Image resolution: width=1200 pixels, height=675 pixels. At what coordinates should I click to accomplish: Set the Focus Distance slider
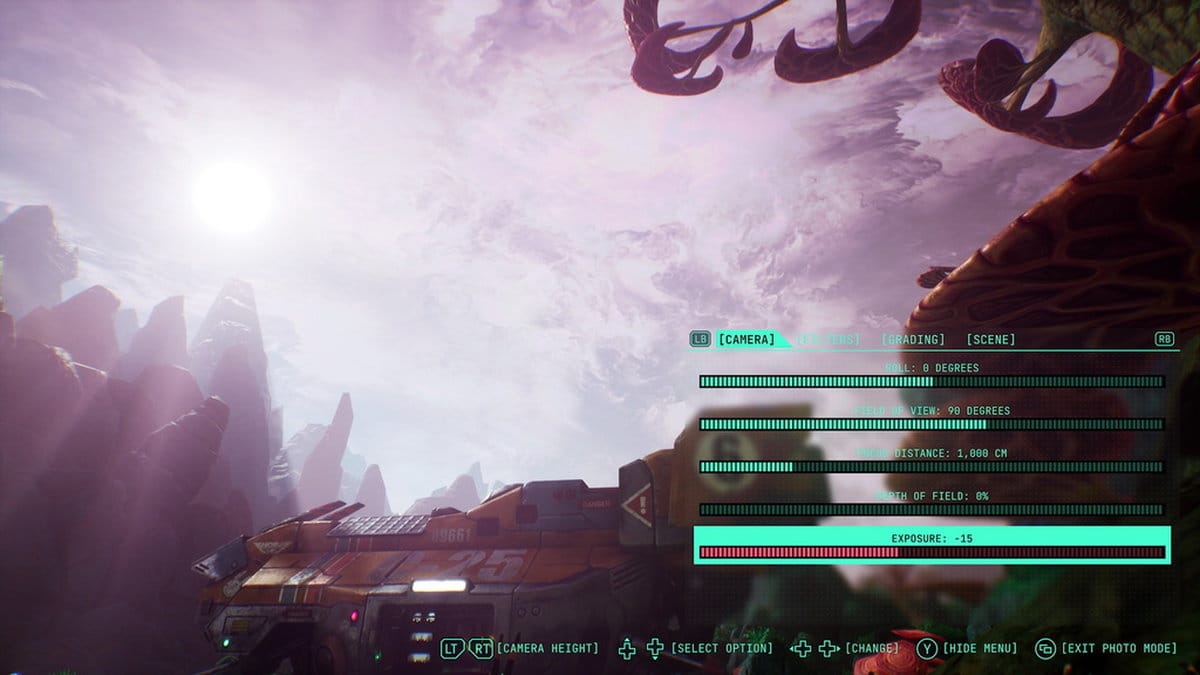pyautogui.click(x=931, y=467)
